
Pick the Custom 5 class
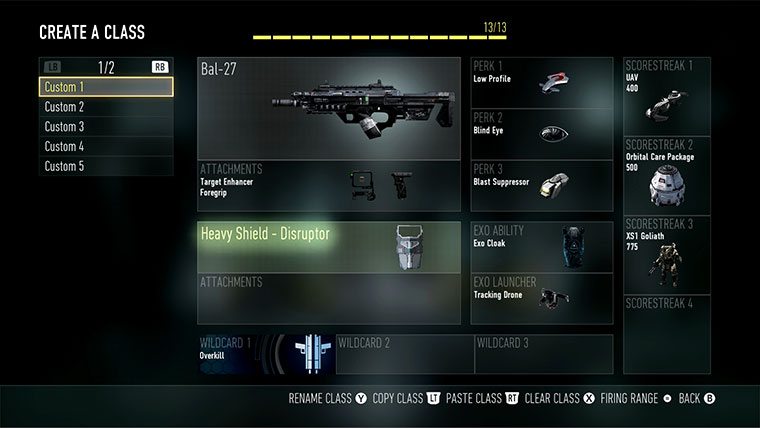click(x=106, y=166)
